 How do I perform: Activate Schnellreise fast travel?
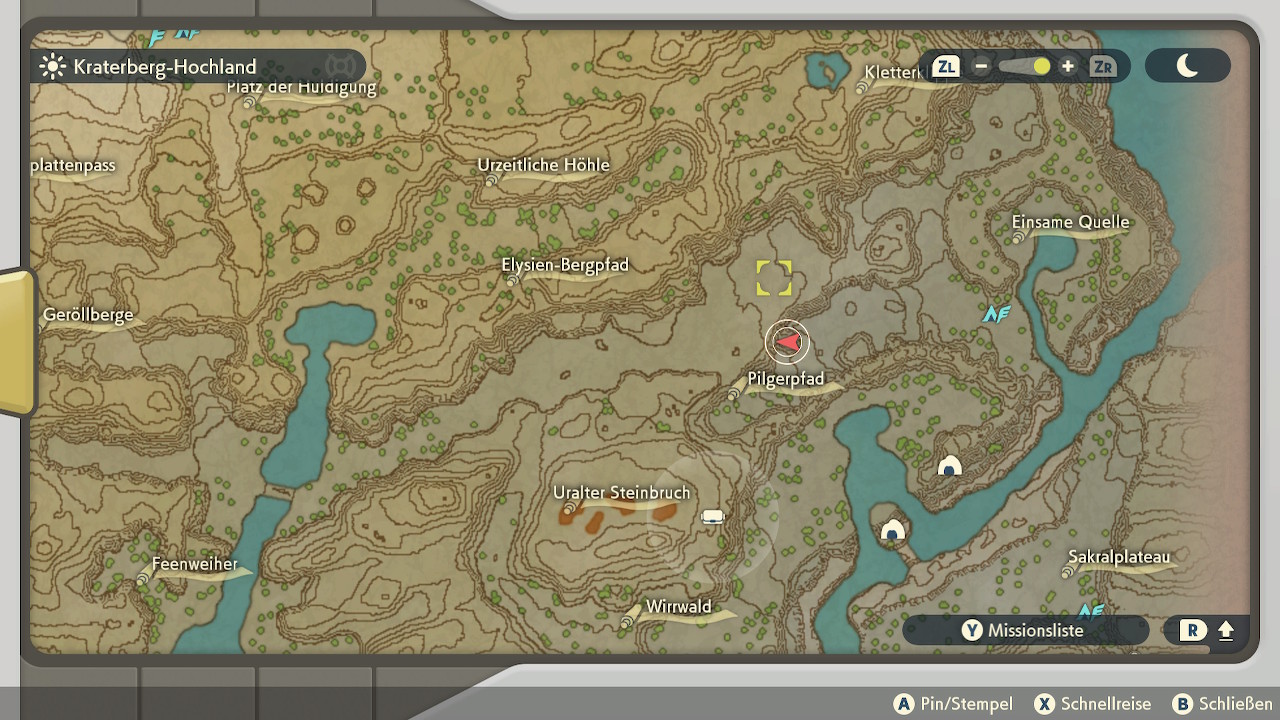click(x=1093, y=704)
